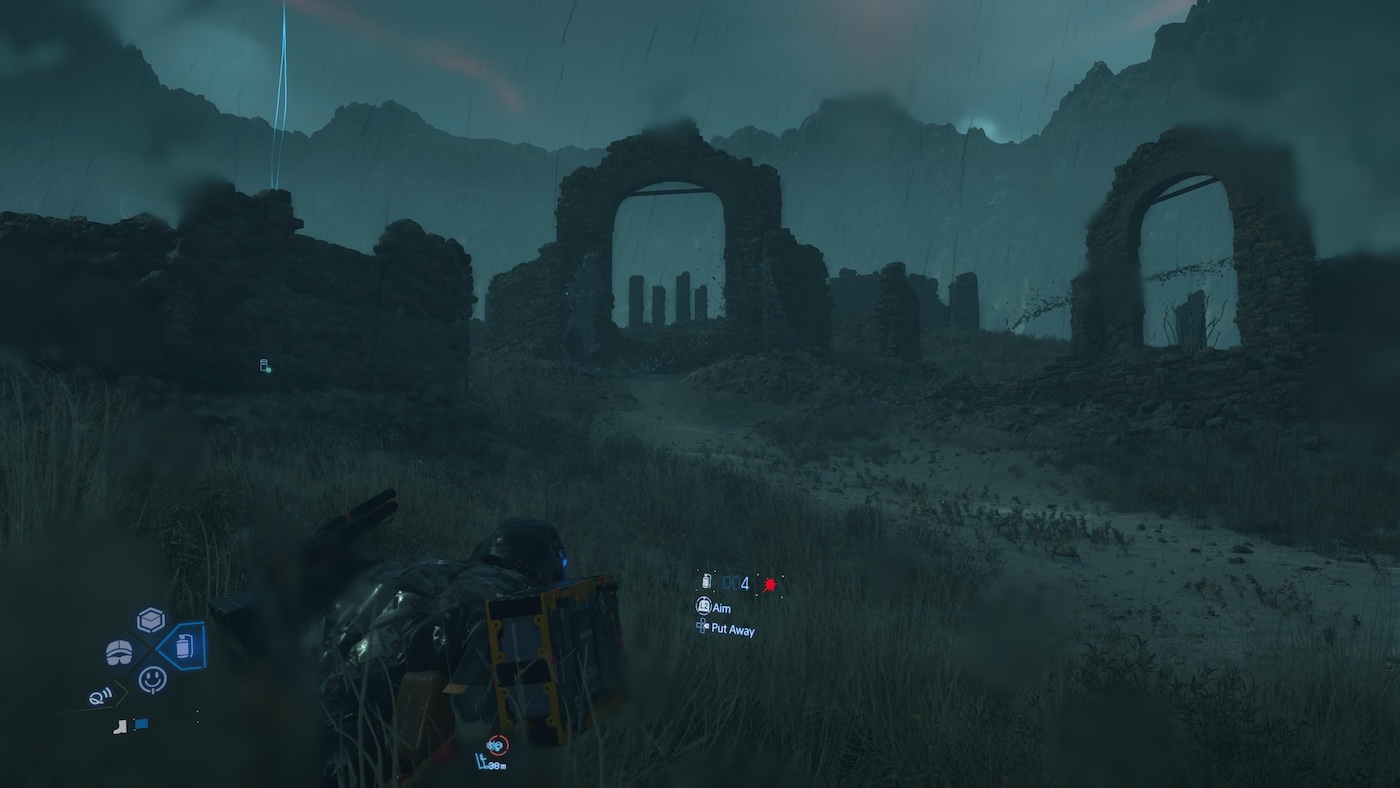Check the white boot status icon

tap(120, 725)
